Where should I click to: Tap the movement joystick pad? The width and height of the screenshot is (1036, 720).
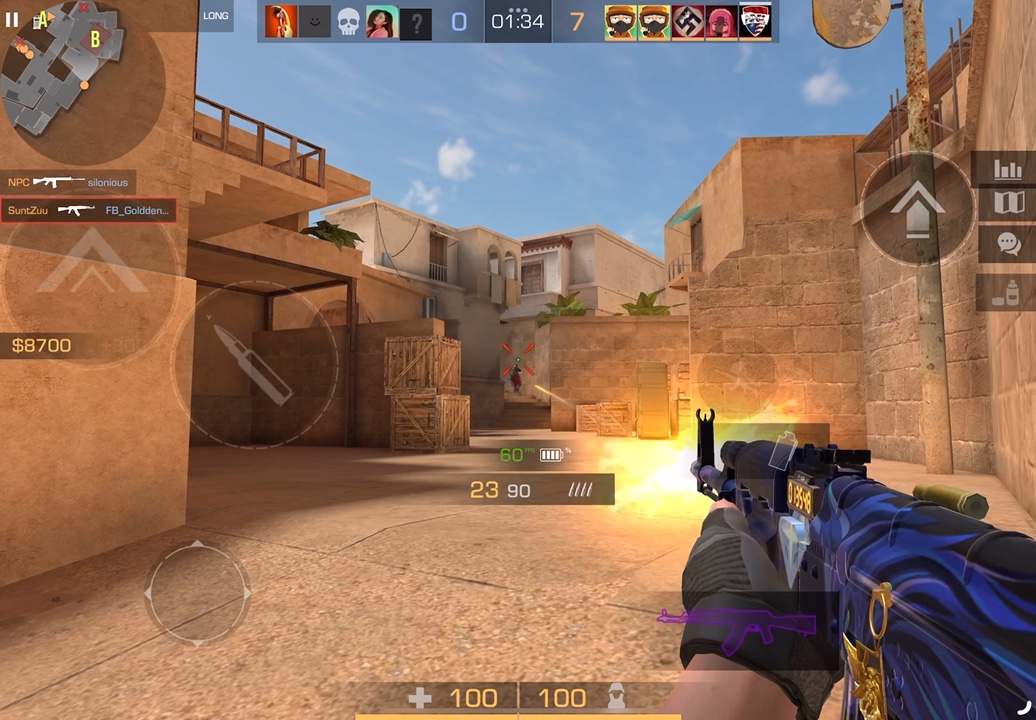[197, 593]
